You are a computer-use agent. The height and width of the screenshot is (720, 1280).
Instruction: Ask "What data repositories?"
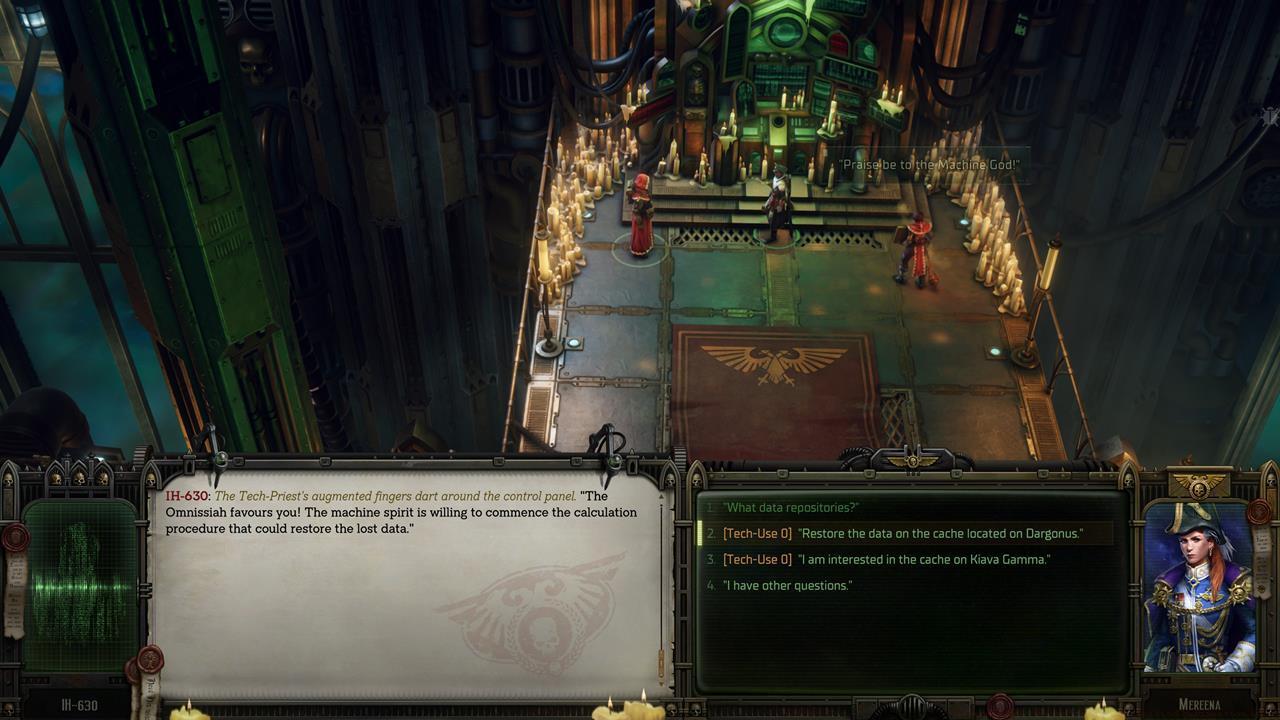pos(791,508)
